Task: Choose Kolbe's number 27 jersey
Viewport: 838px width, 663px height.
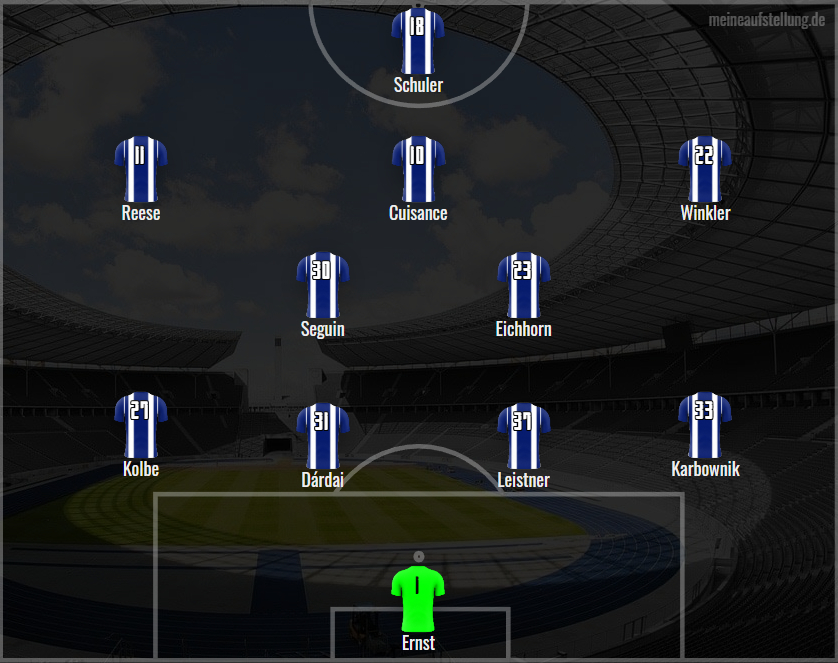Action: coord(140,424)
